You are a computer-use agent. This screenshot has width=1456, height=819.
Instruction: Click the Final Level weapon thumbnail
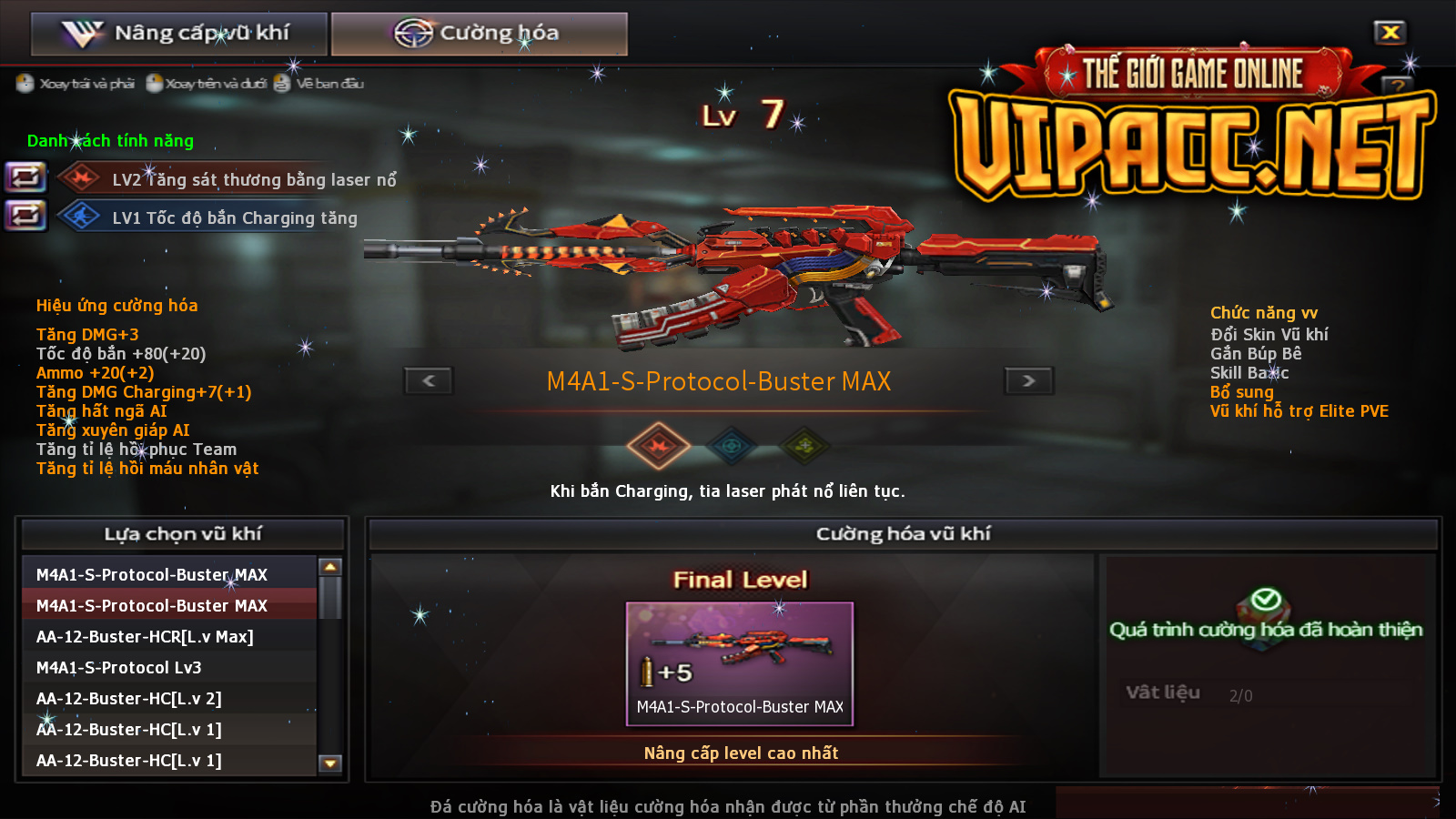739,662
